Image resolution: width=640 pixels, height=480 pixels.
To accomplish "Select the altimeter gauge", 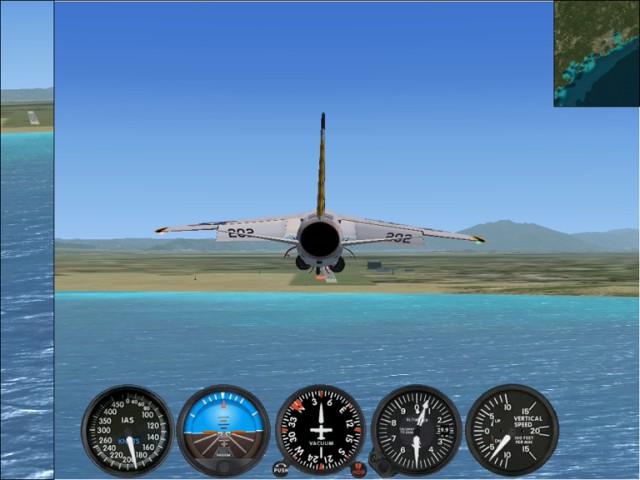I will (x=416, y=430).
